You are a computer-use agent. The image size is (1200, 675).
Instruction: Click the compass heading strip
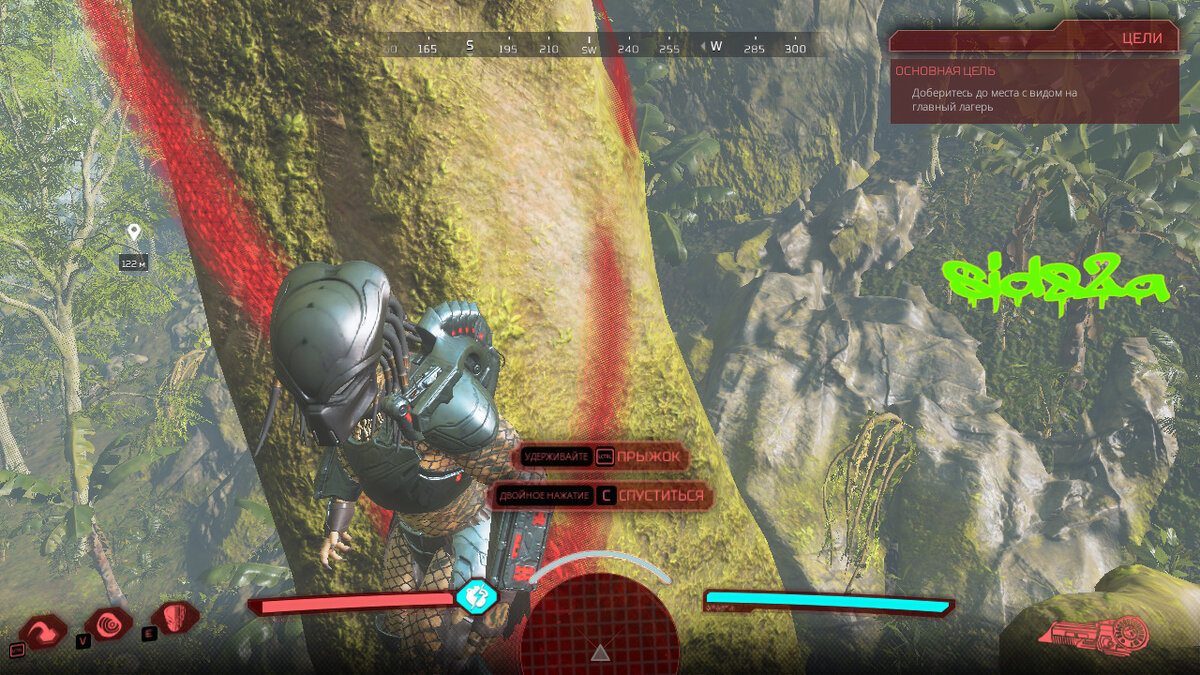597,46
